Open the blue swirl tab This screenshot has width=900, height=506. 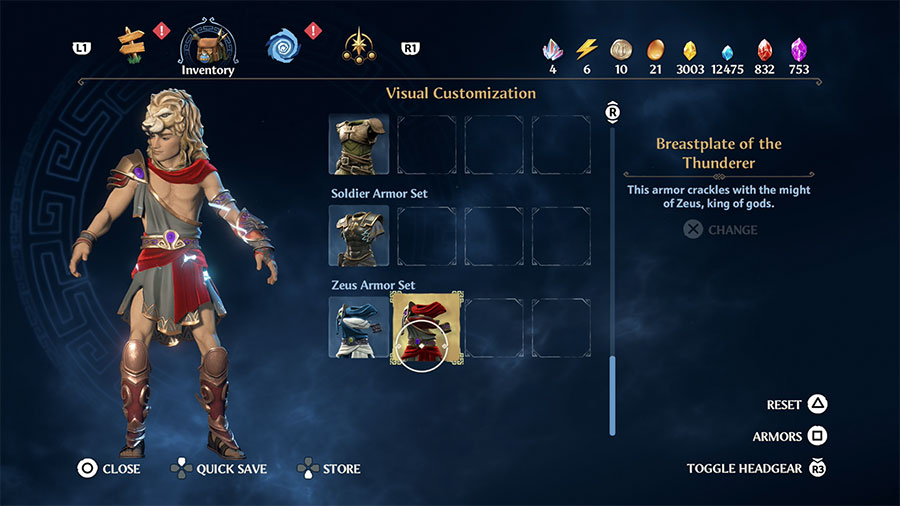click(283, 45)
